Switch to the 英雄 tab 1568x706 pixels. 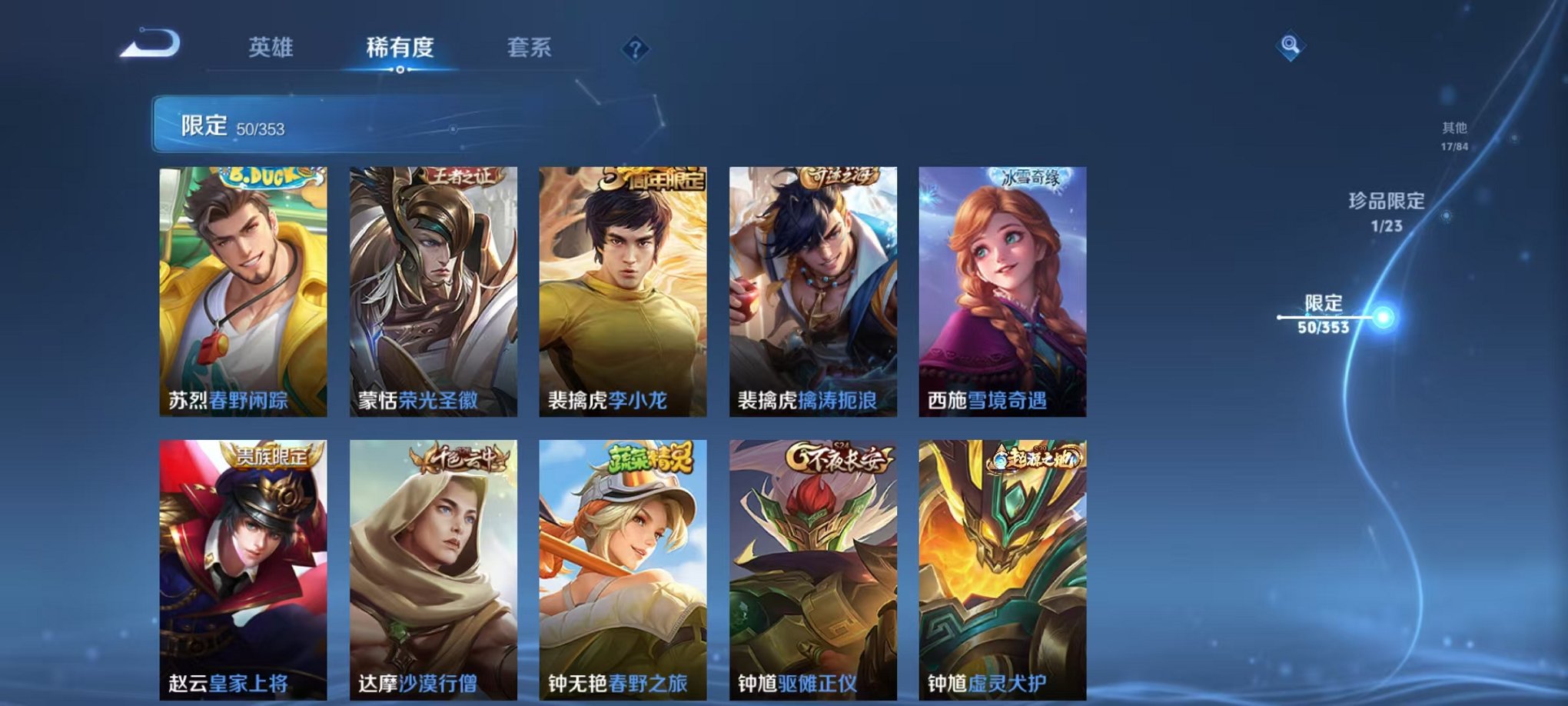(272, 48)
